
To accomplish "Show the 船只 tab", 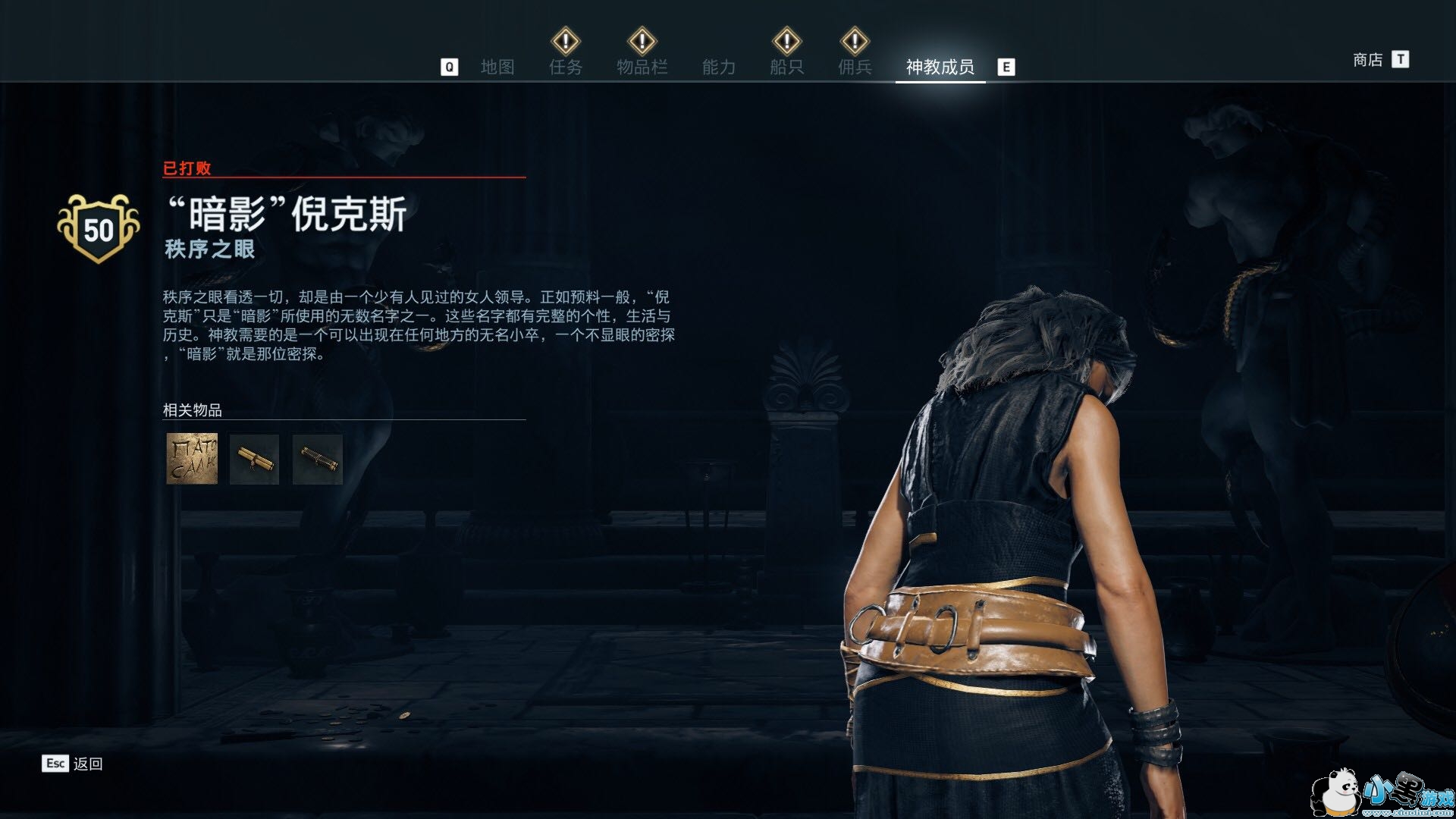I will click(x=786, y=67).
